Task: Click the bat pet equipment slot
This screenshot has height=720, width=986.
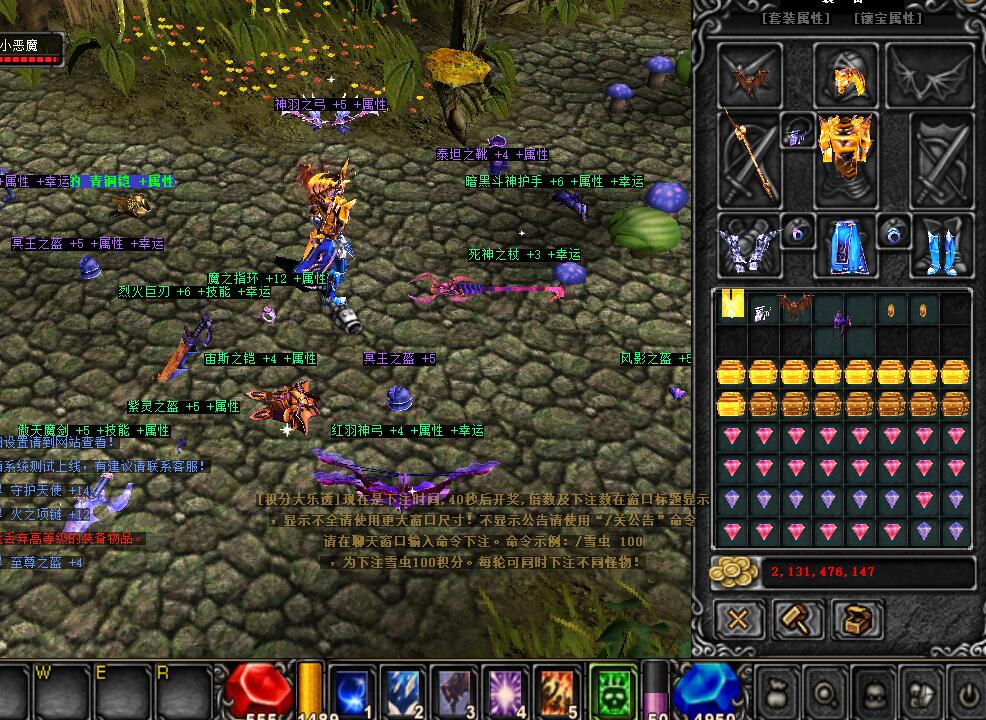Action: 751,76
